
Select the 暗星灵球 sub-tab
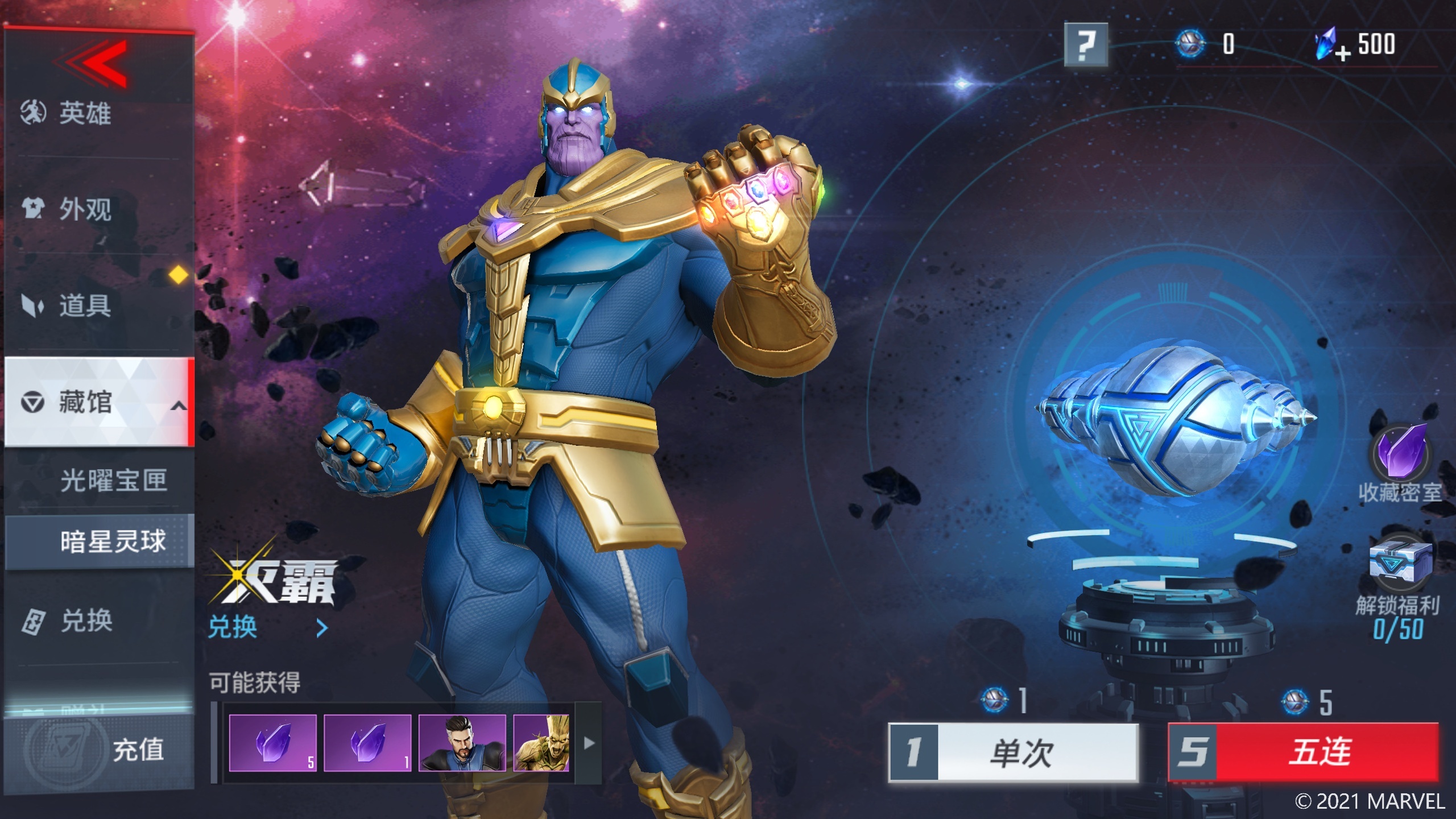tap(113, 541)
